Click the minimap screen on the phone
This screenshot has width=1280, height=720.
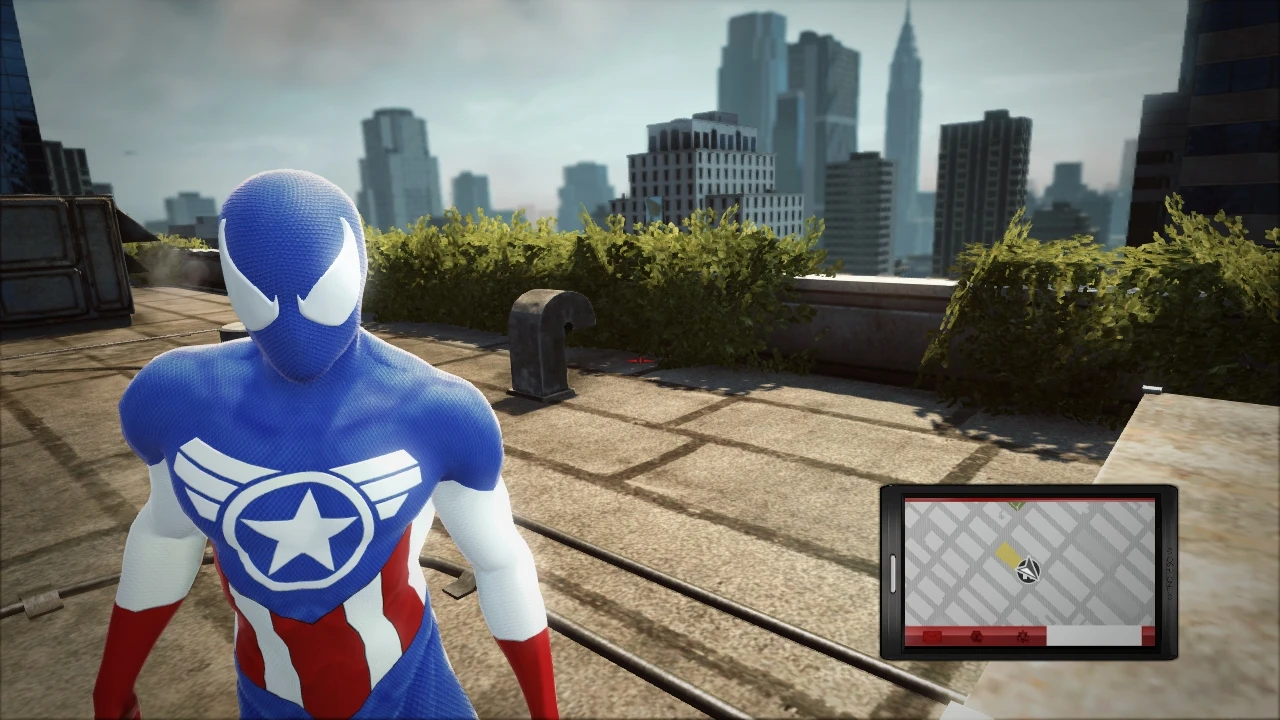click(1030, 560)
